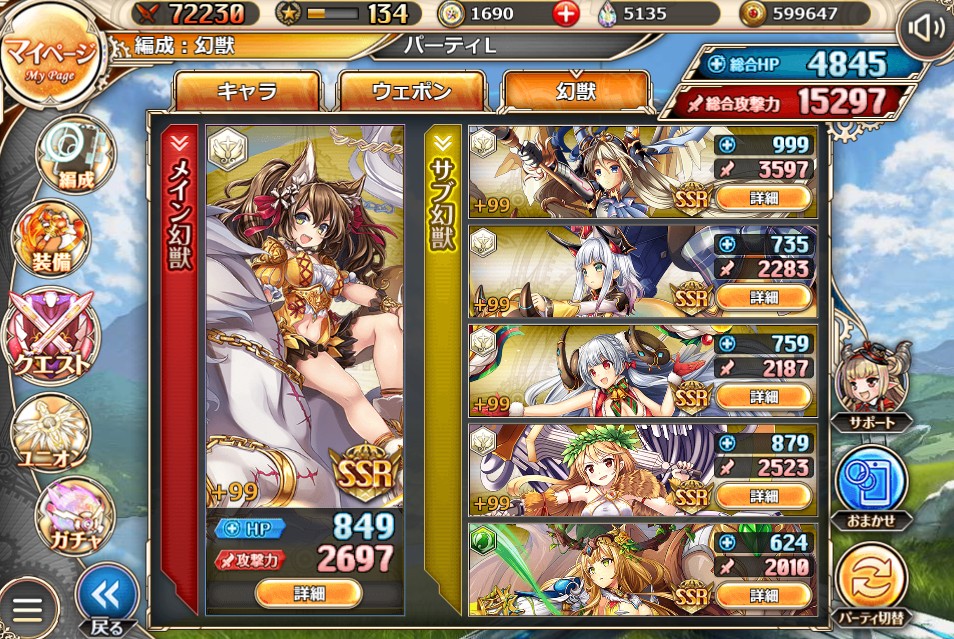Add jewels with the red plus button
Screen dimensions: 954x639
click(x=567, y=14)
